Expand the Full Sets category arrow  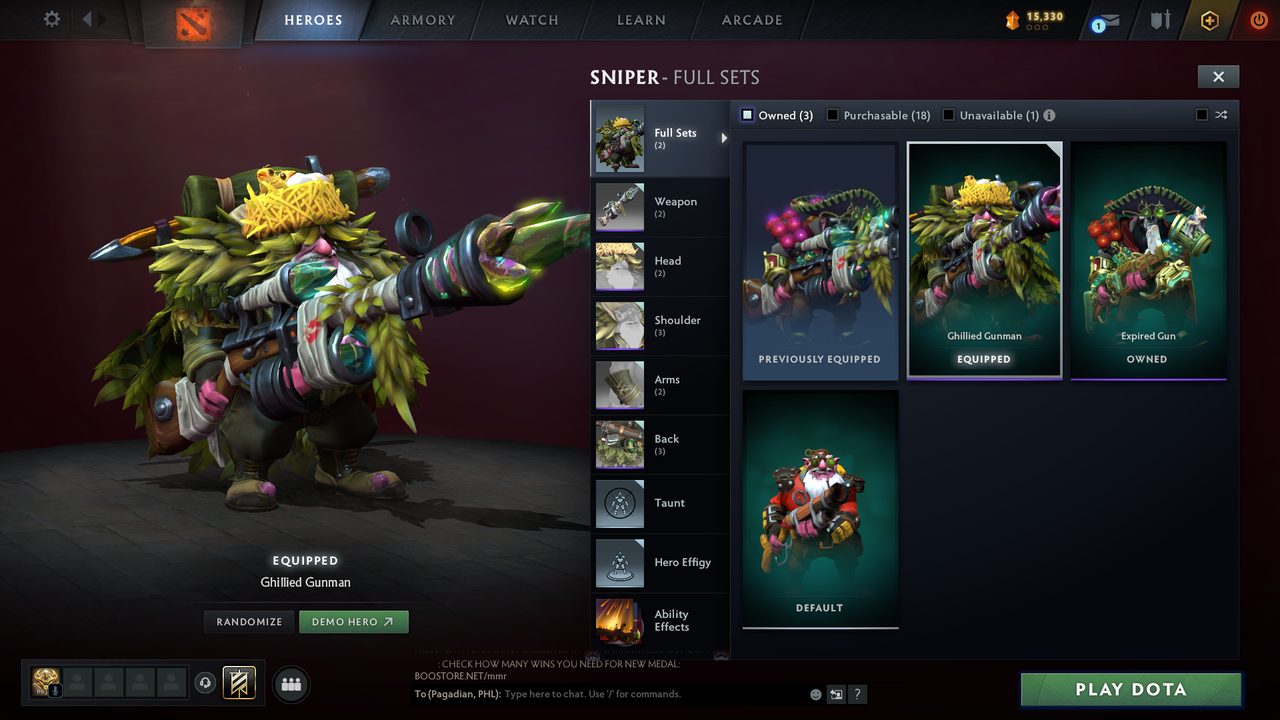tap(724, 140)
